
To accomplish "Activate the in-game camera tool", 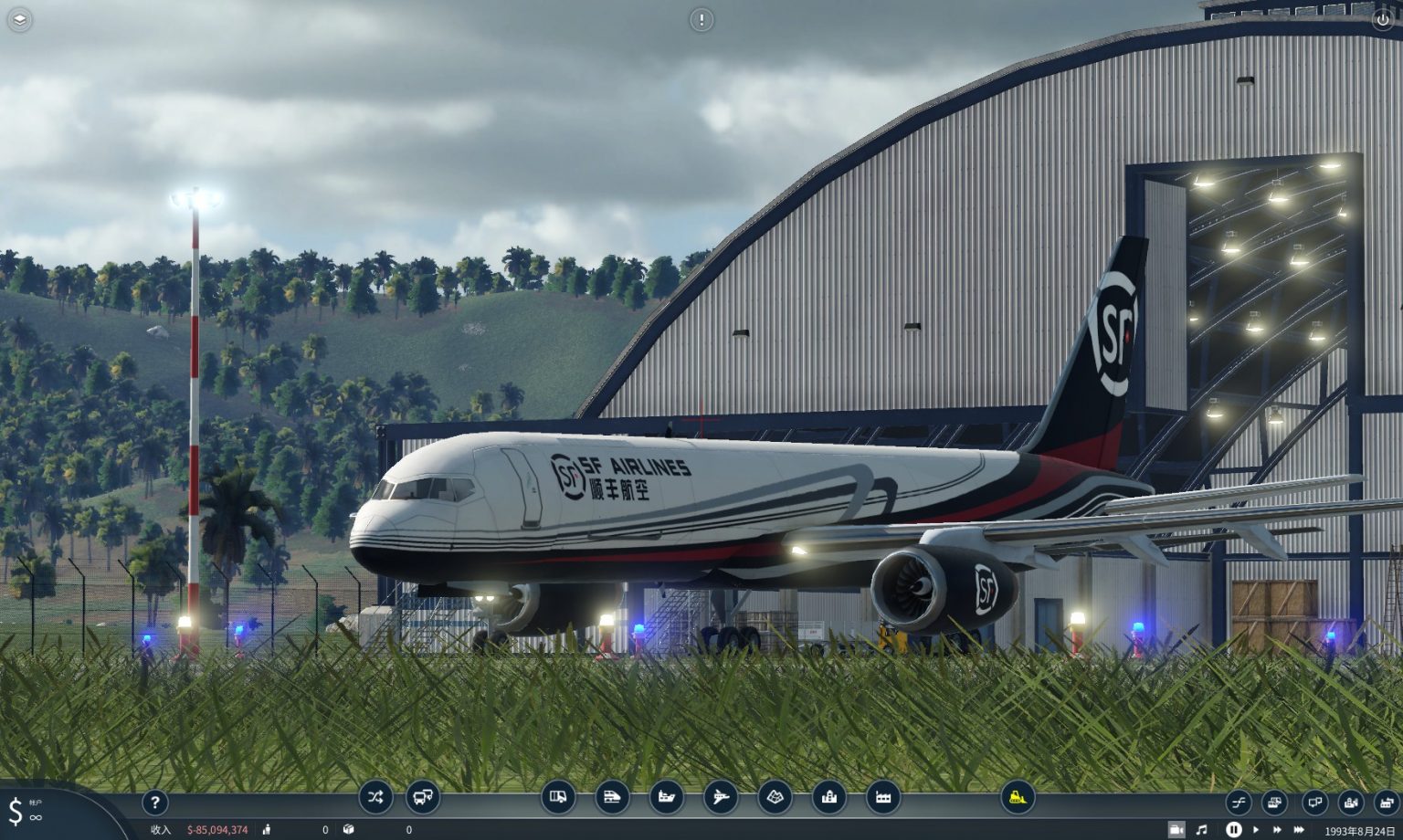I will point(1176,829).
